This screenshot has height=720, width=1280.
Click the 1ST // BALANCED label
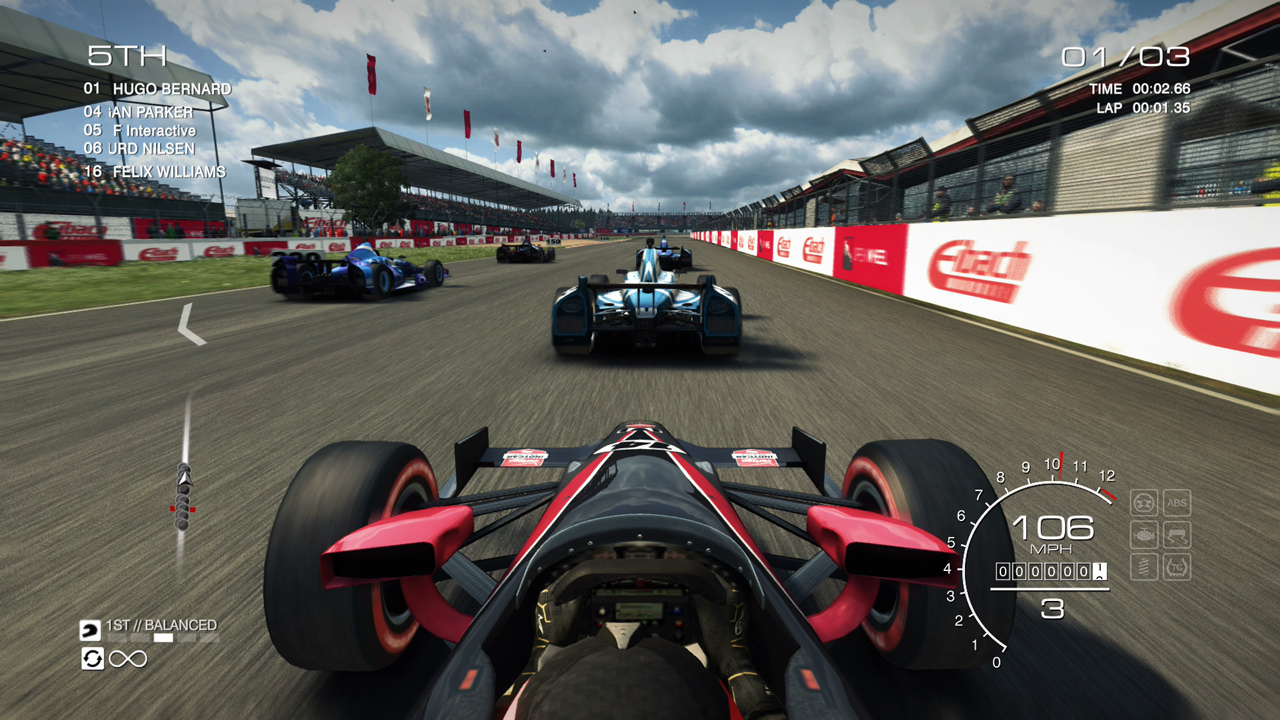pyautogui.click(x=160, y=624)
